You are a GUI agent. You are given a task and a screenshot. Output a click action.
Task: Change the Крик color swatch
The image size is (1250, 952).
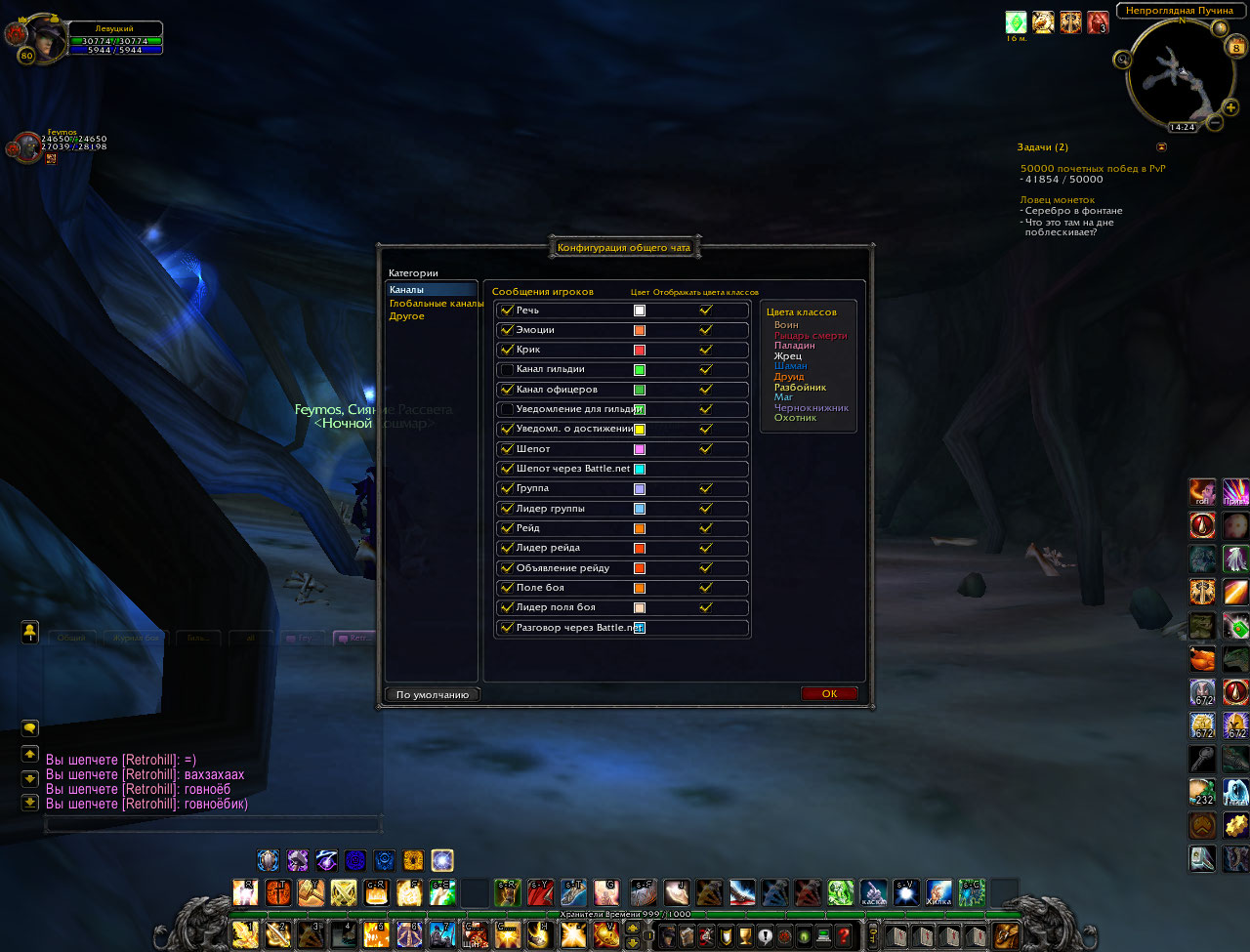click(640, 351)
